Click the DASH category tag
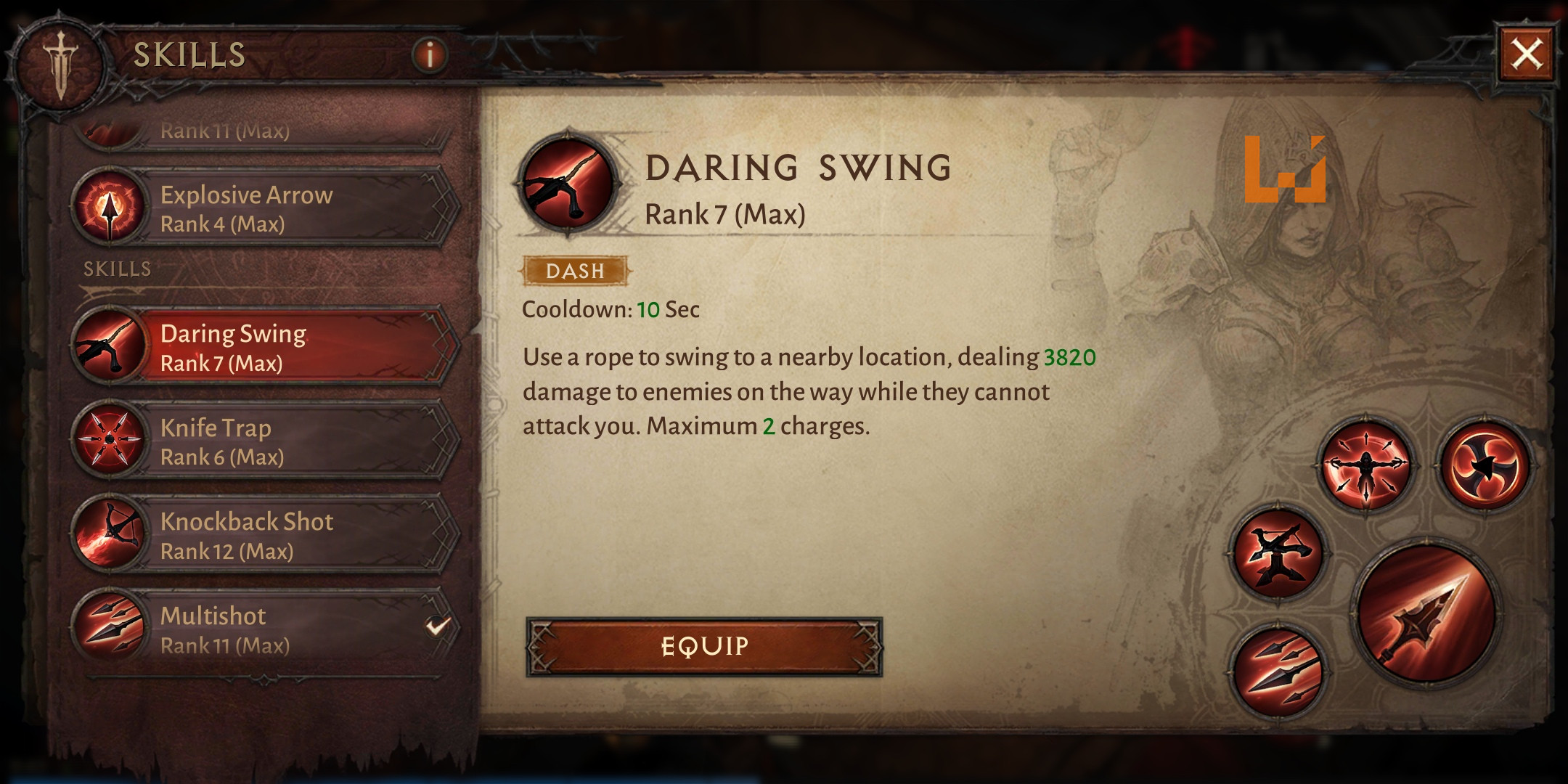Screen dimensions: 1568x784 tap(576, 271)
